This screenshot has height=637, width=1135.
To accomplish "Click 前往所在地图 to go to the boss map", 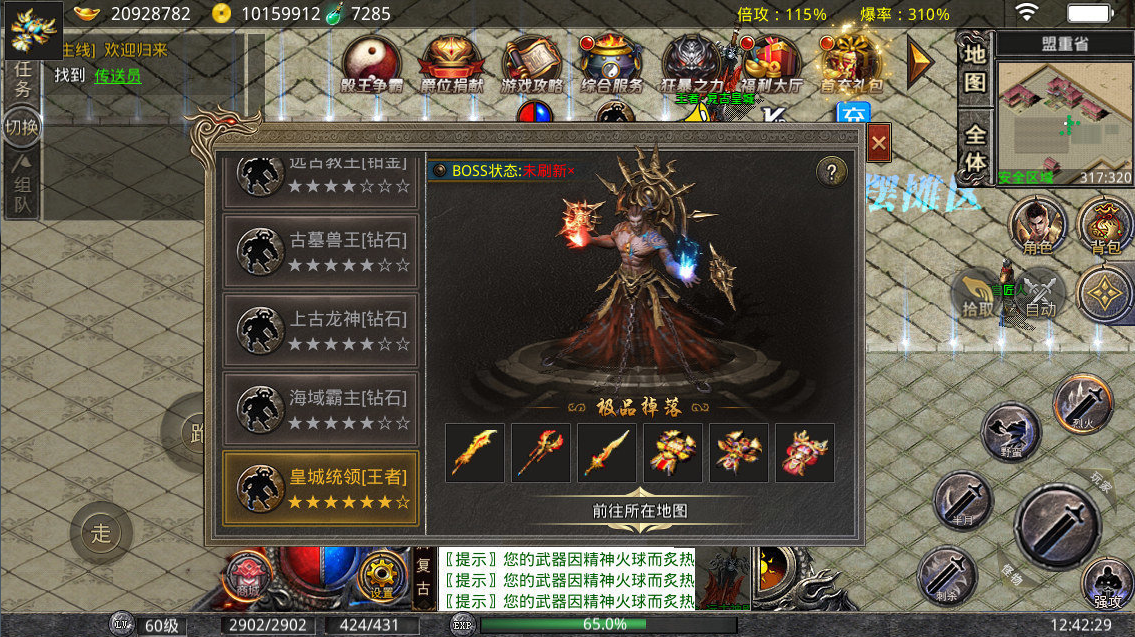I will click(x=639, y=511).
